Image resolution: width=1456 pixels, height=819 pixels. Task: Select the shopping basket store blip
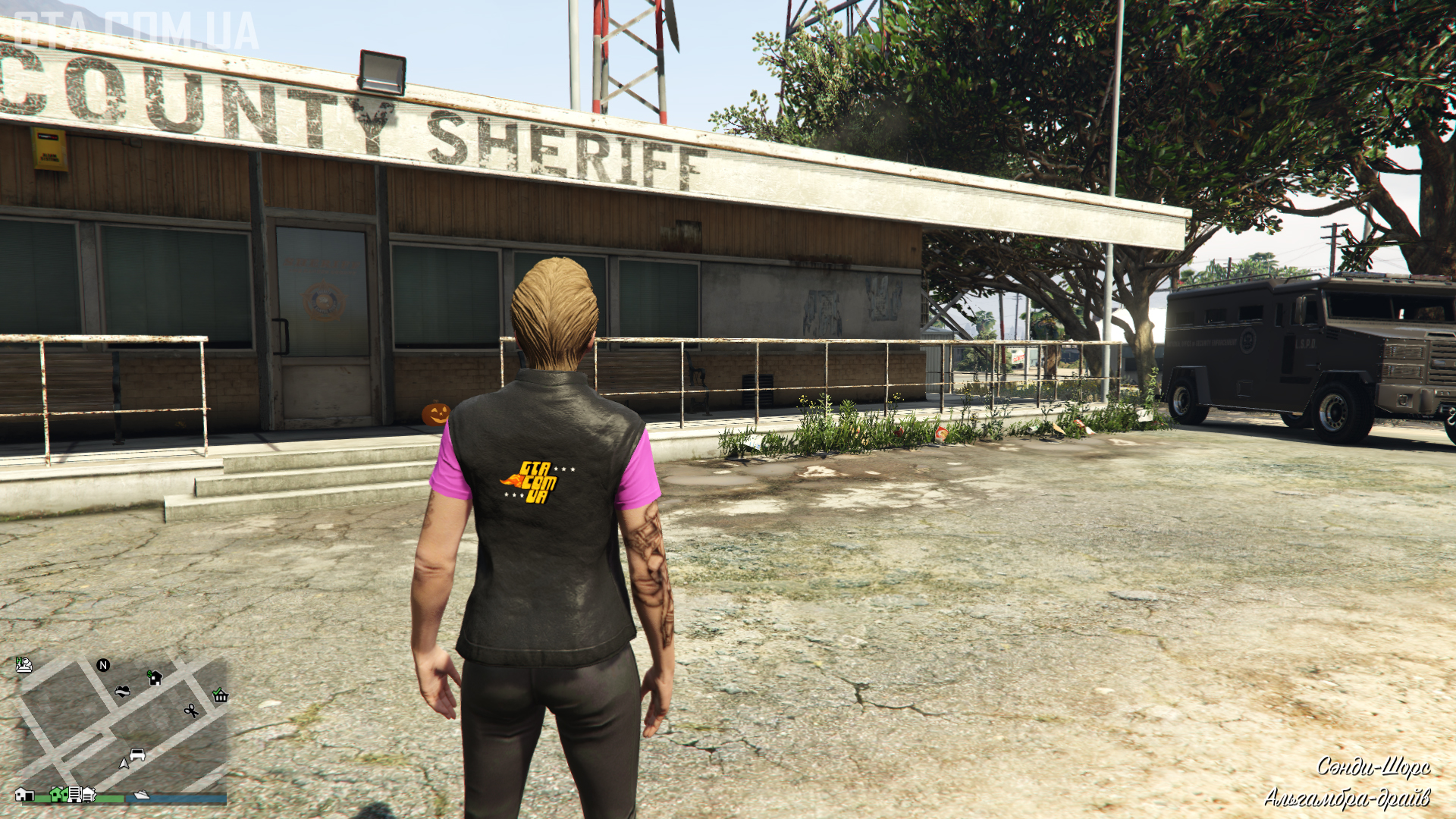[x=220, y=695]
